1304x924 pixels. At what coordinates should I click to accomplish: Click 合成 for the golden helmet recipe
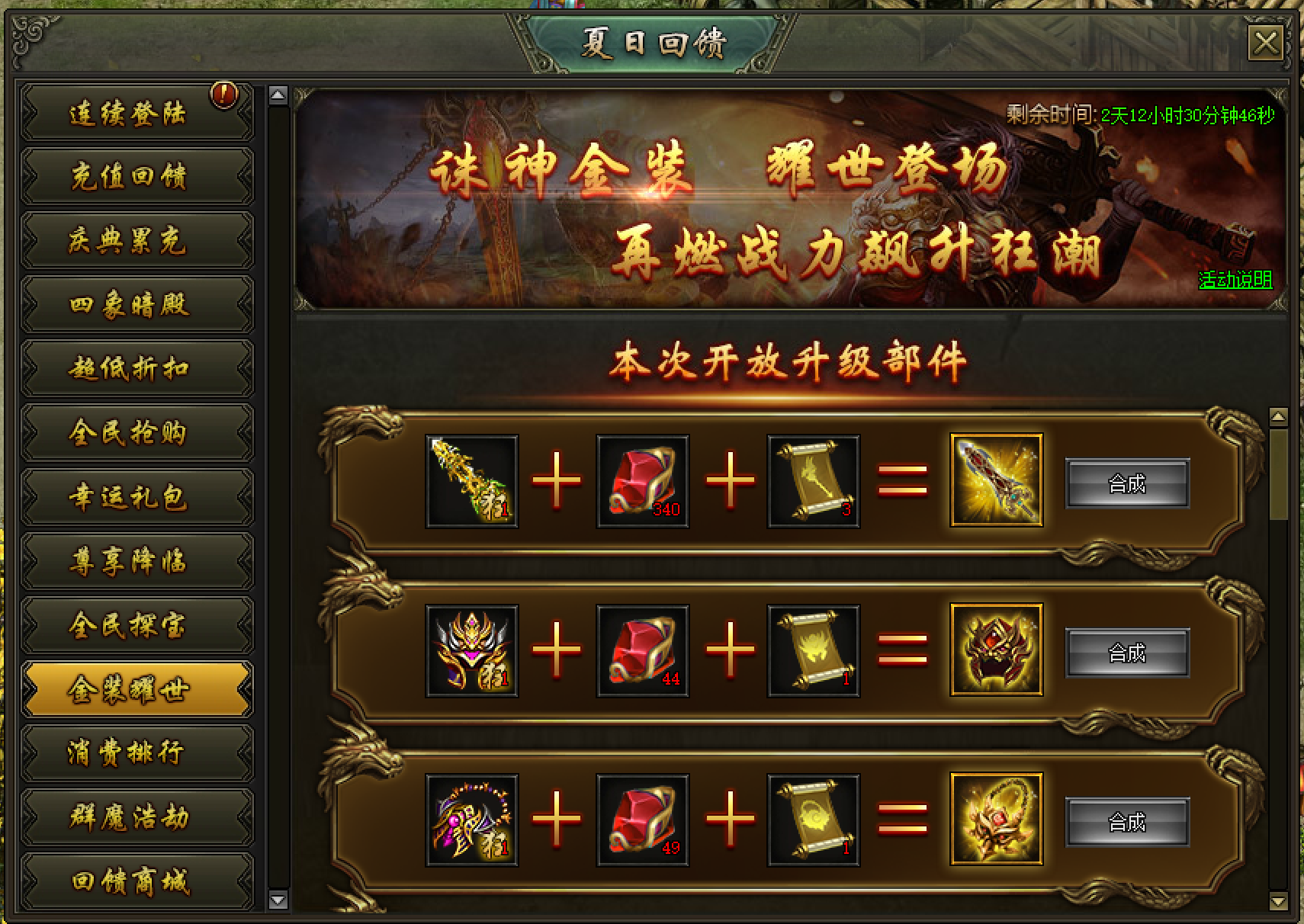click(1126, 653)
